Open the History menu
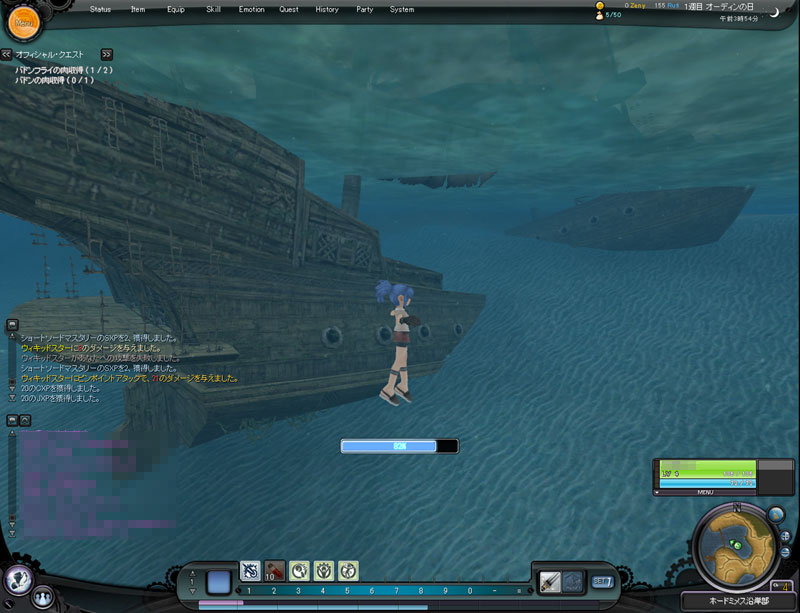 [326, 9]
